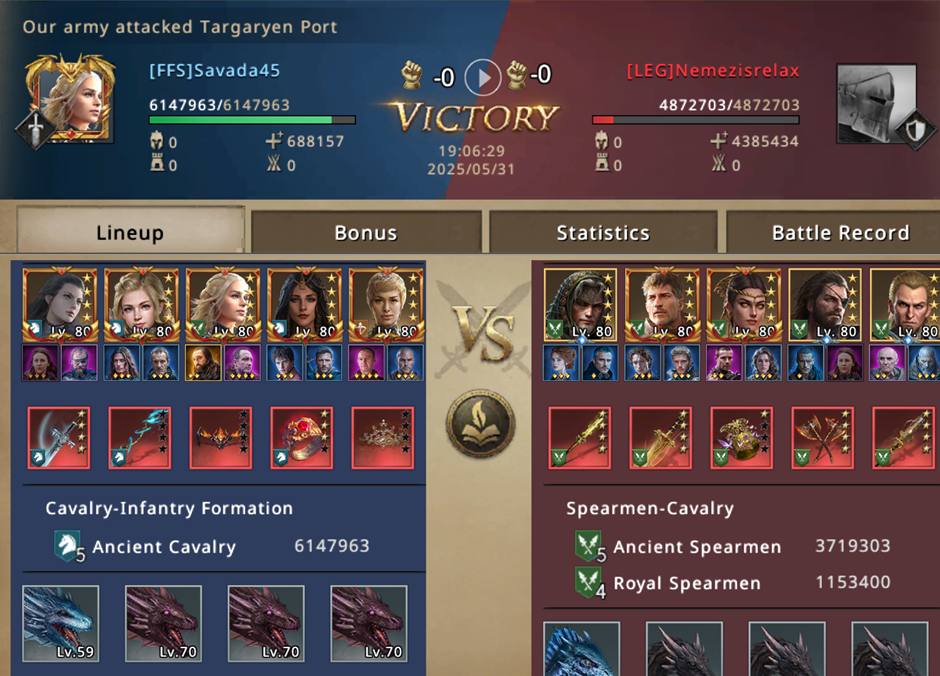The height and width of the screenshot is (676, 940).
Task: Inspect the attacker's horned helmet slot
Action: pos(221,438)
